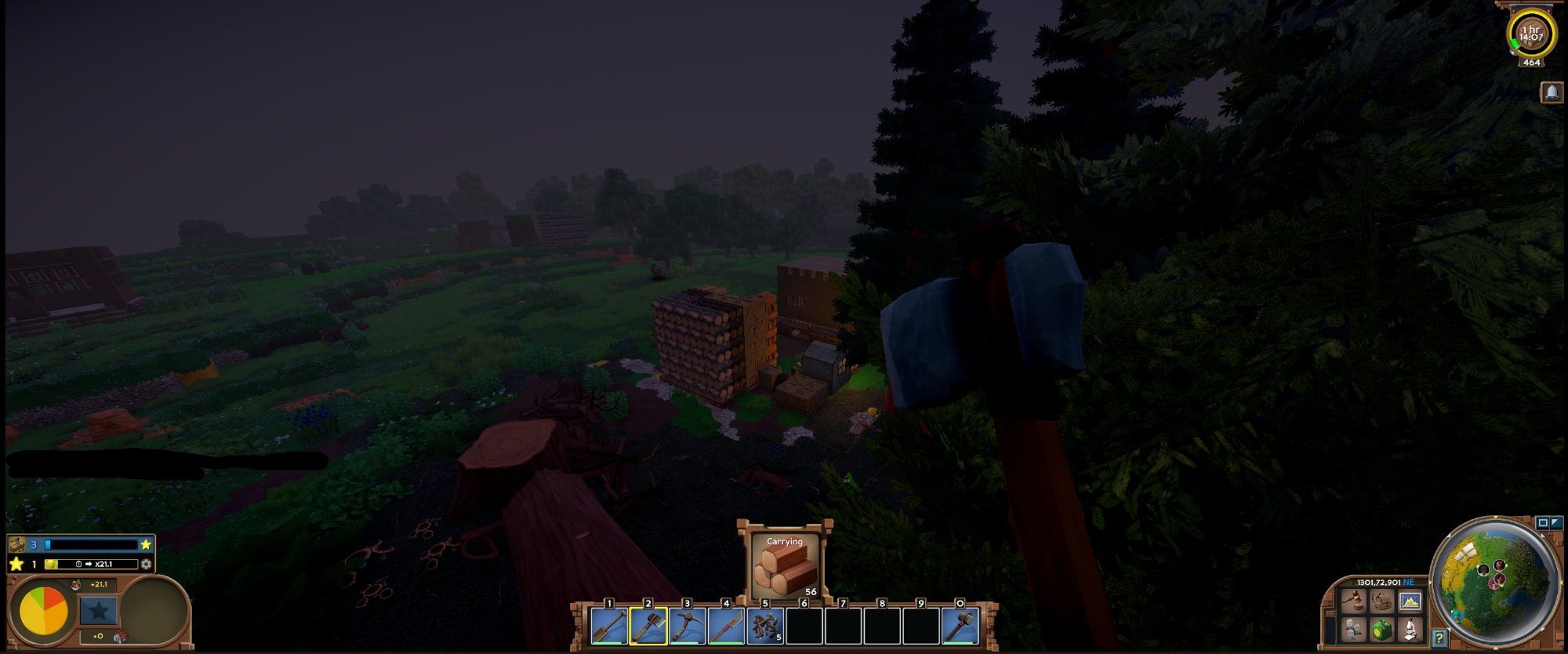Open the gear settings beside the star bar
Viewport: 1568px width, 654px height.
pos(146,564)
